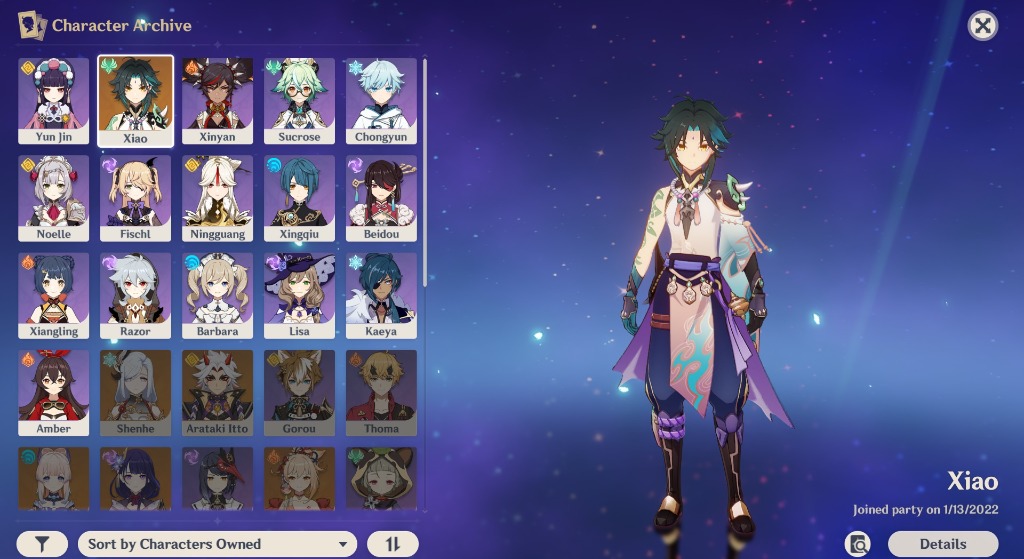Expand the Sort by Characters Owned dropdown
The width and height of the screenshot is (1024, 559).
coord(217,544)
